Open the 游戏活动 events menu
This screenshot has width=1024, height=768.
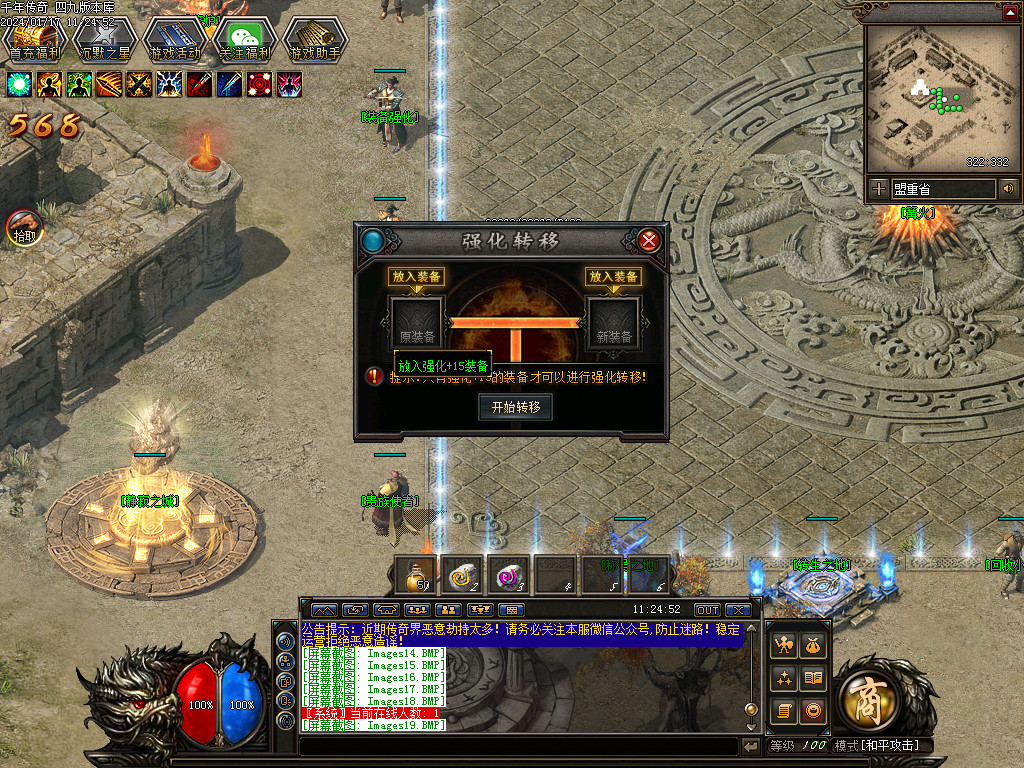175,40
